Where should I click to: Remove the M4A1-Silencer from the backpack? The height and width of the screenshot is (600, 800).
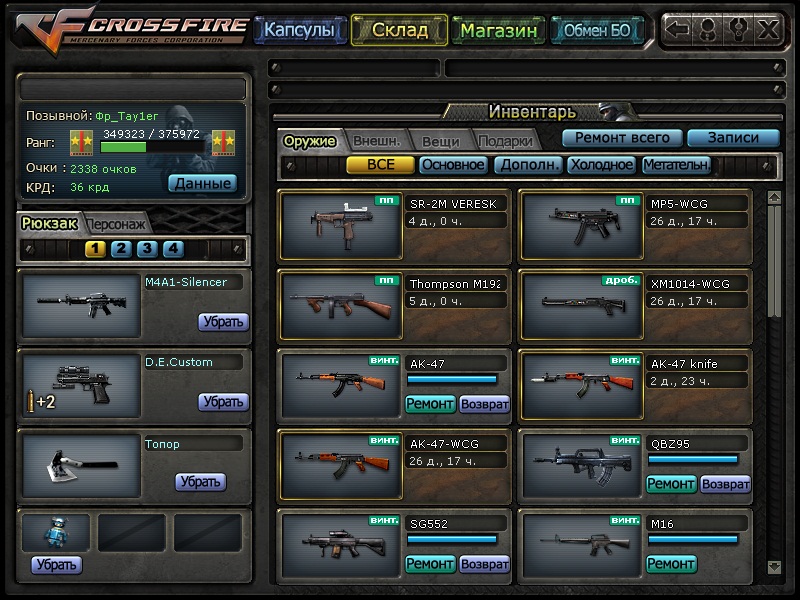click(223, 322)
